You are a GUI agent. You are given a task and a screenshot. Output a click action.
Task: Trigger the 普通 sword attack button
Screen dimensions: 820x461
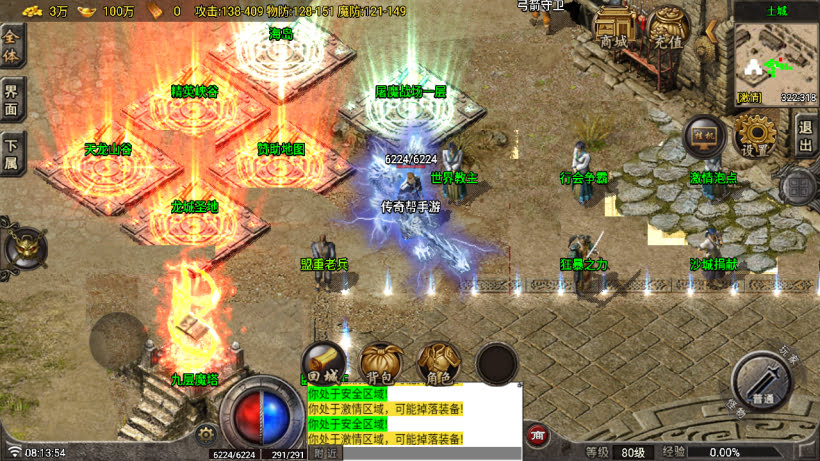(x=765, y=381)
